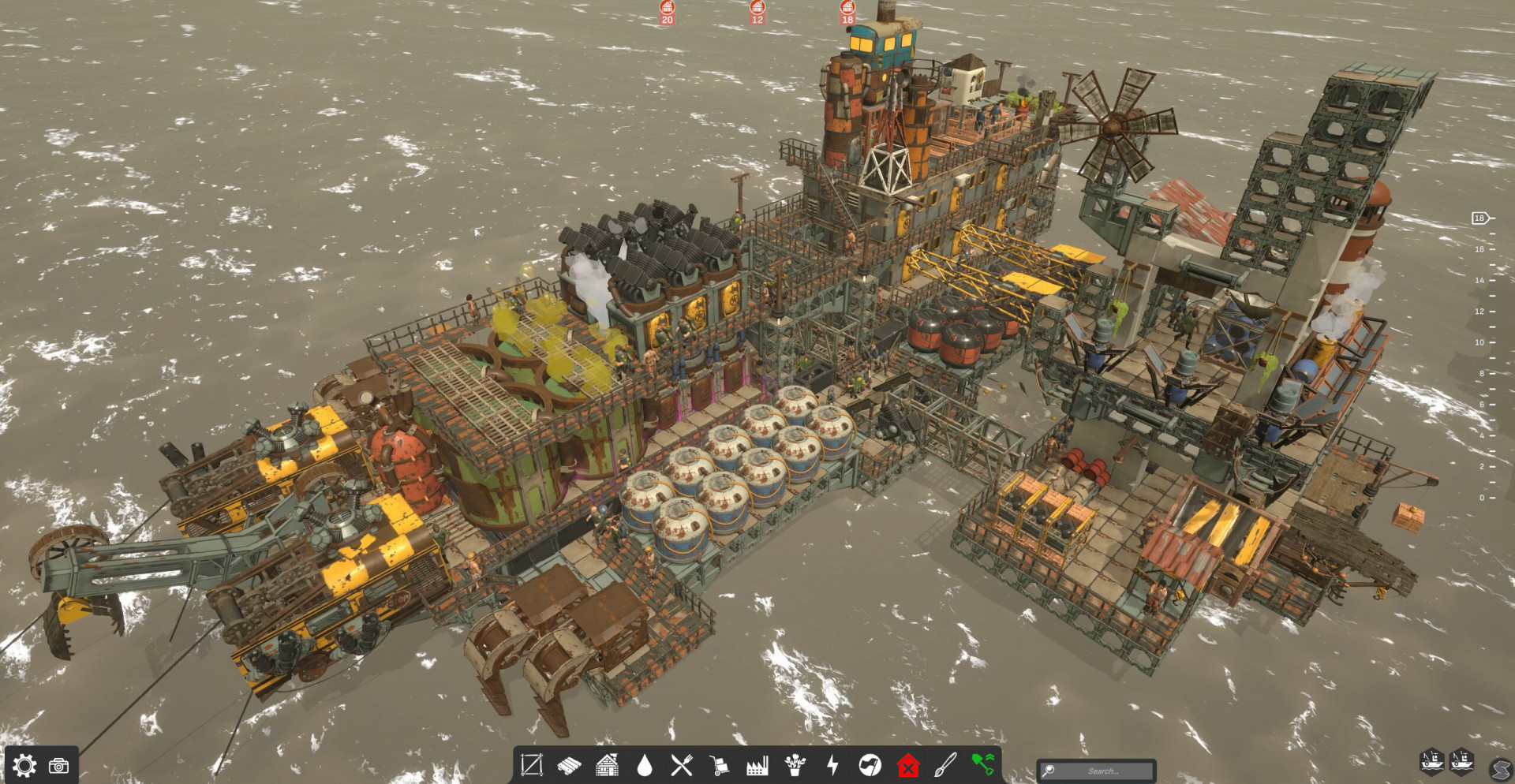
Task: Select the level 18 height indicator
Action: (x=1479, y=218)
